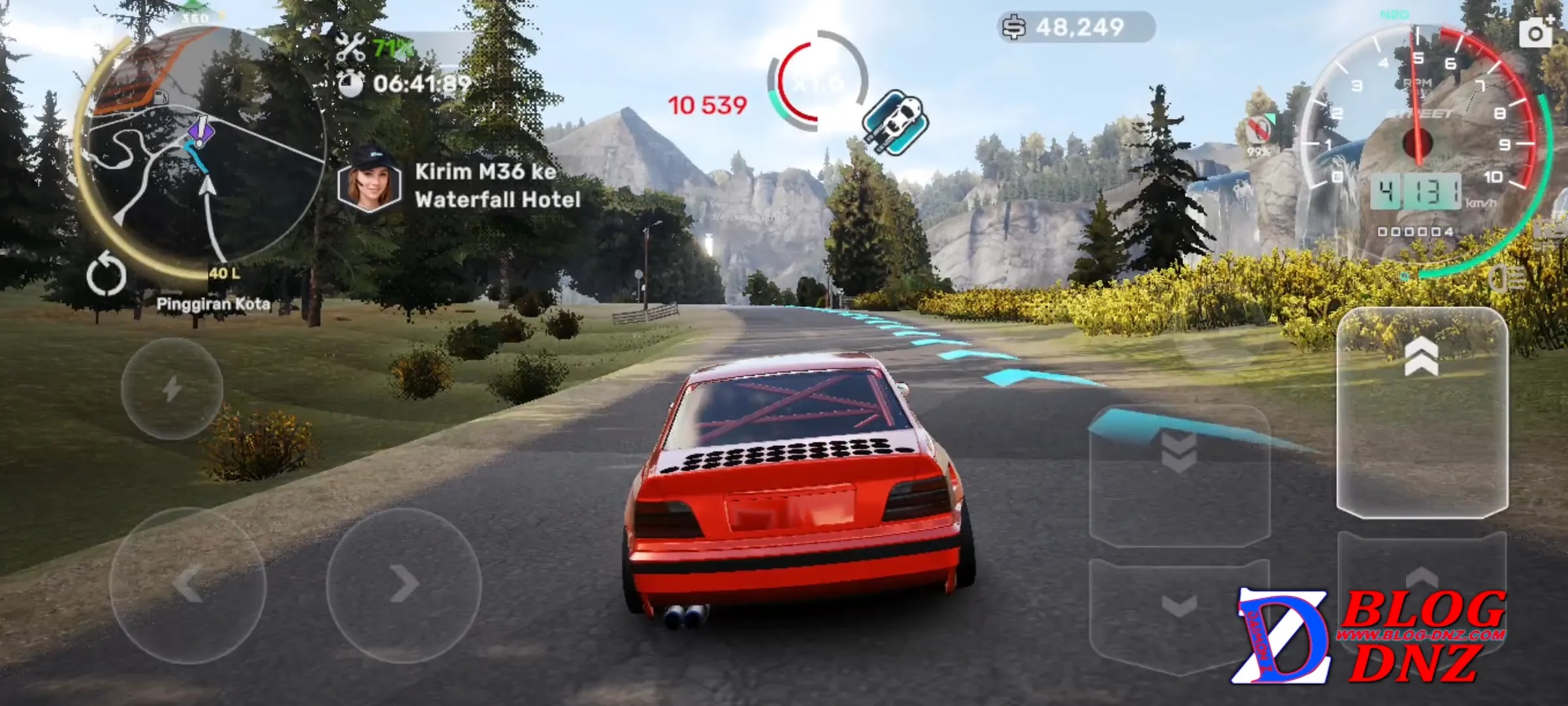Steer right with the right arrow button
The image size is (1568, 706).
404,584
